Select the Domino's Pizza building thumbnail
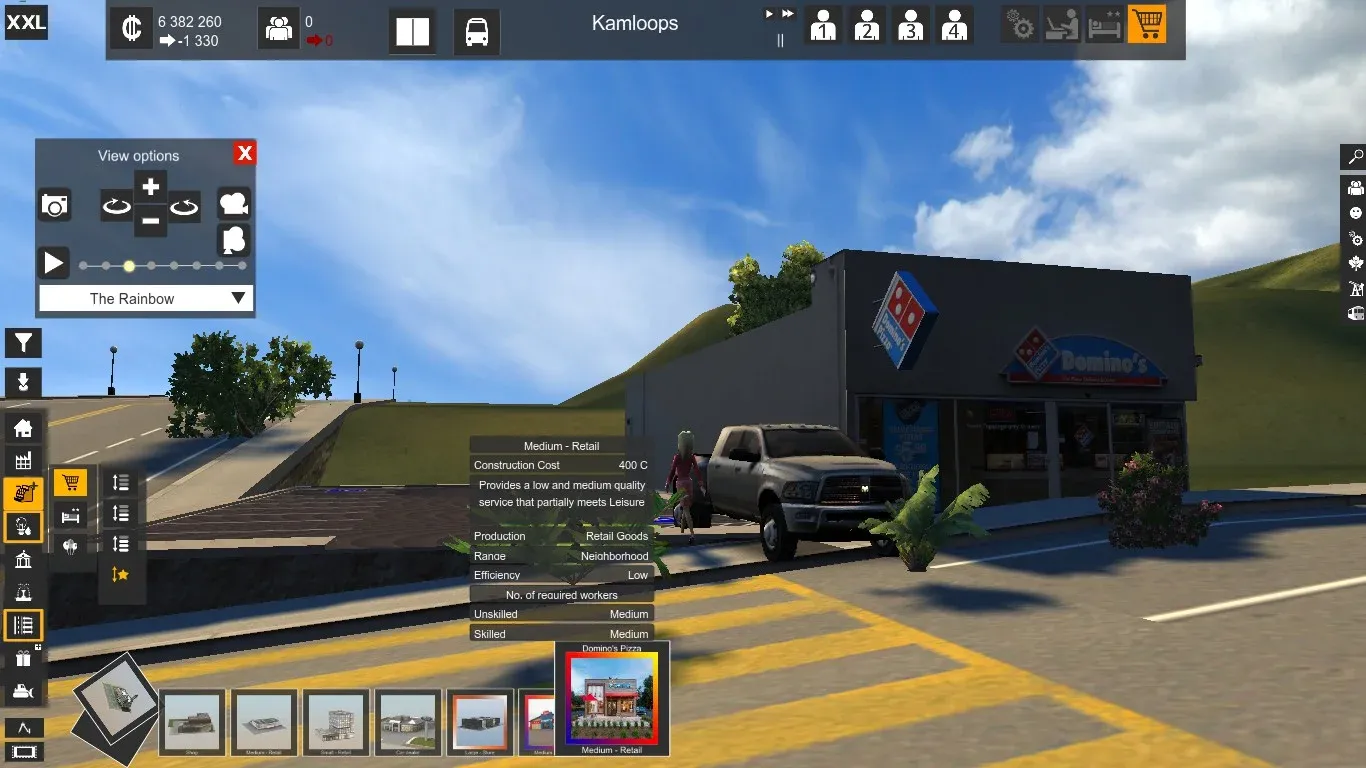 pos(612,698)
